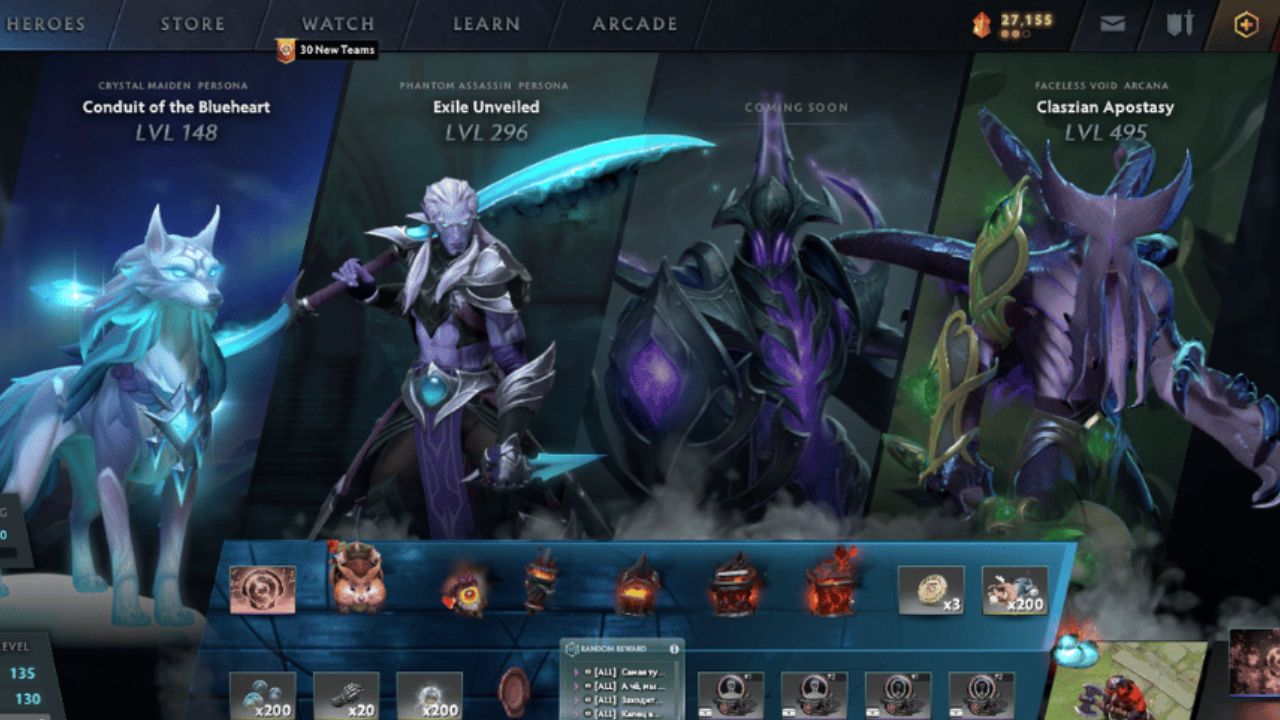Select the flaming lava treasure chest reward
This screenshot has height=720, width=1280.
tap(833, 585)
